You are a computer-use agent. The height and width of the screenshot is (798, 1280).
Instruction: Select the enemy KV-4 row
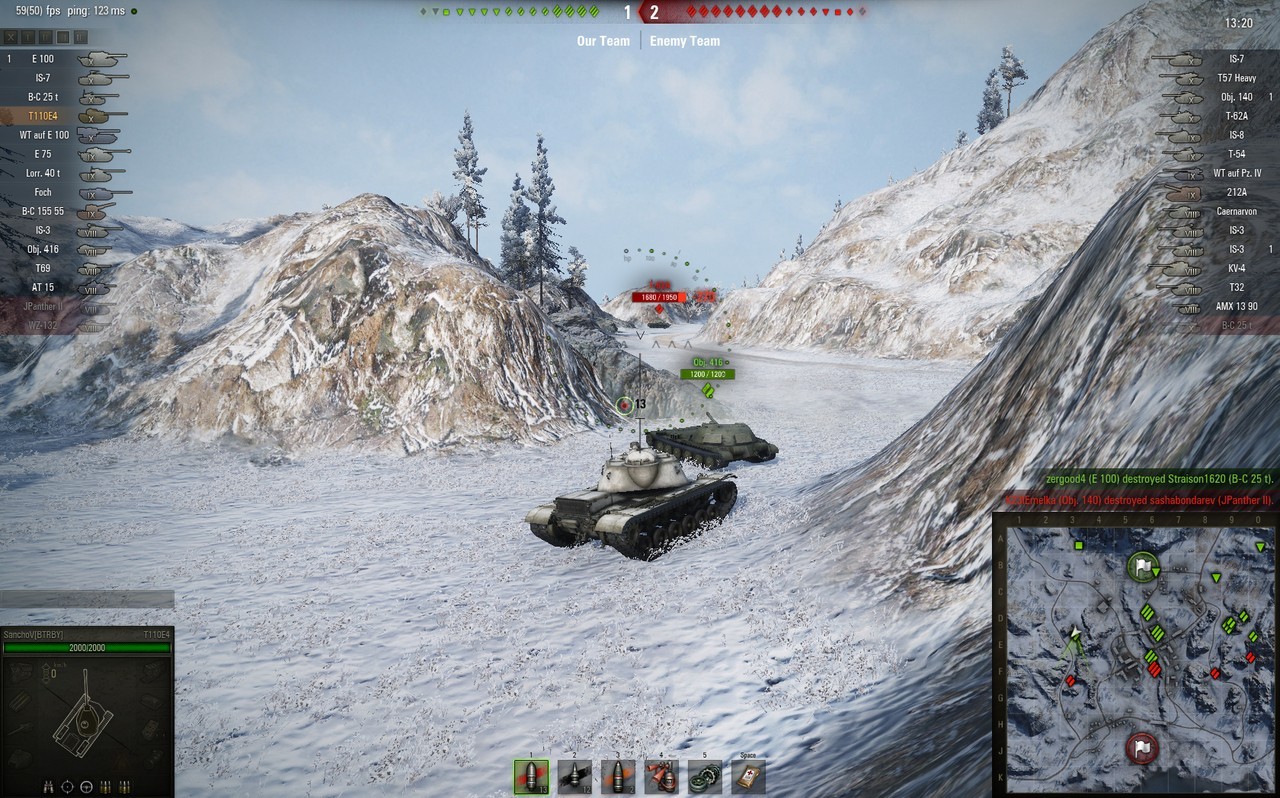1215,268
